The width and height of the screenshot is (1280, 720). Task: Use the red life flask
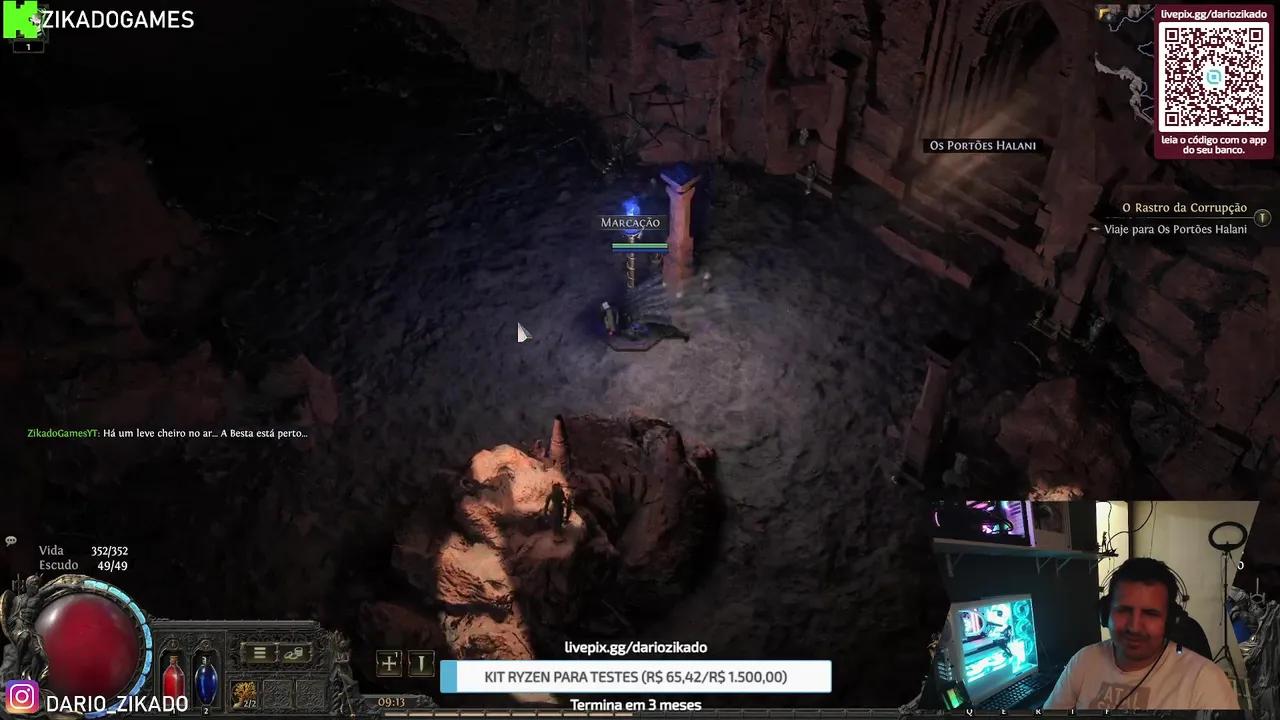pos(174,680)
